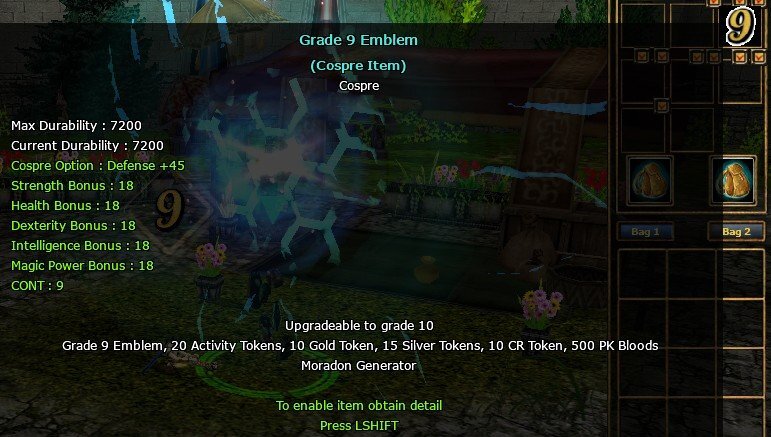Image resolution: width=771 pixels, height=437 pixels.
Task: Choose the bag slot above Bag 2
Action: (734, 181)
